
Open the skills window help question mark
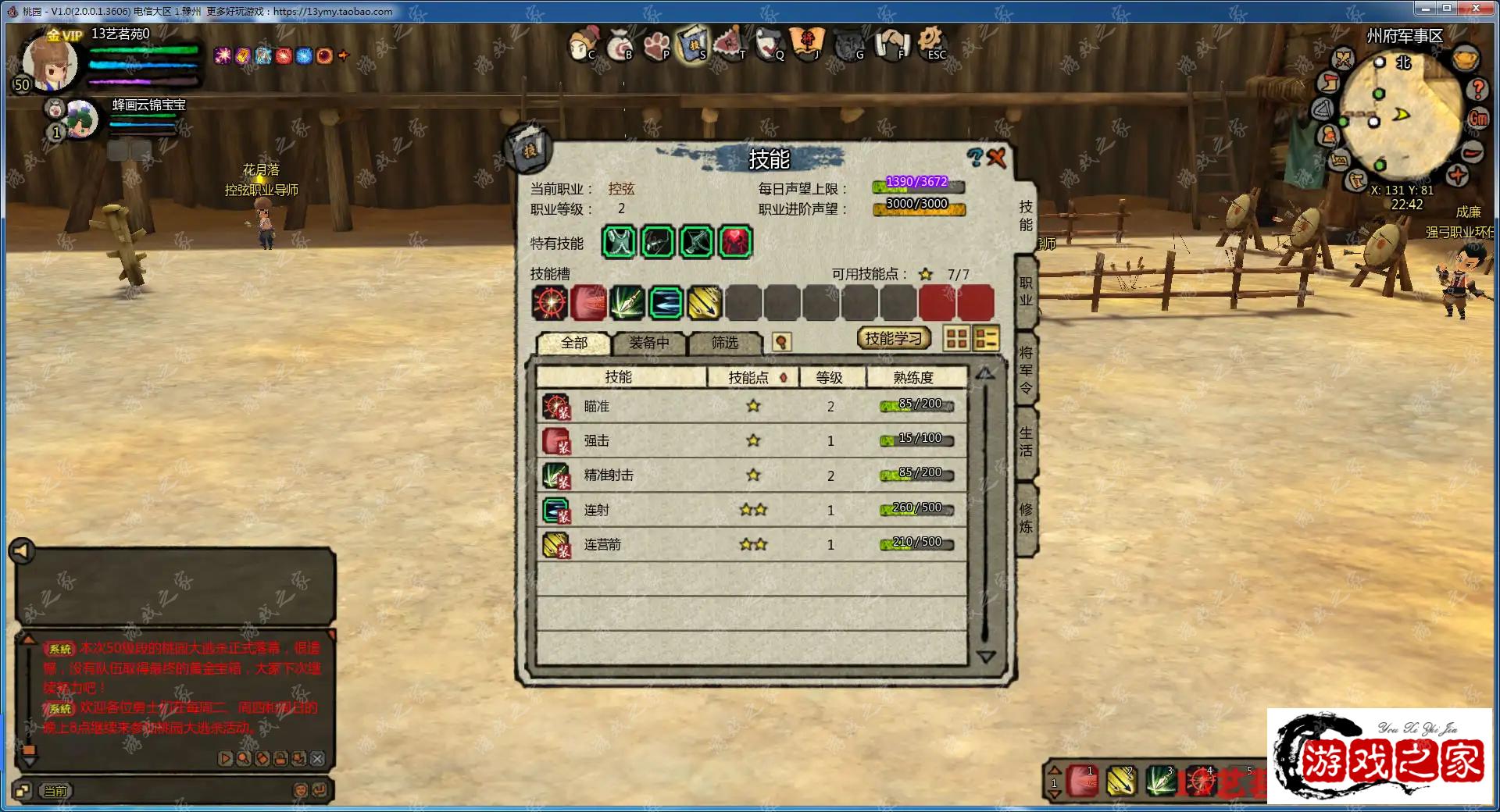click(x=975, y=158)
